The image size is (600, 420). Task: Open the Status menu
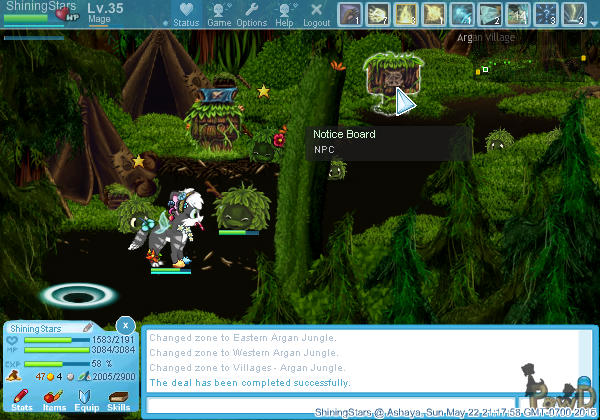[185, 14]
